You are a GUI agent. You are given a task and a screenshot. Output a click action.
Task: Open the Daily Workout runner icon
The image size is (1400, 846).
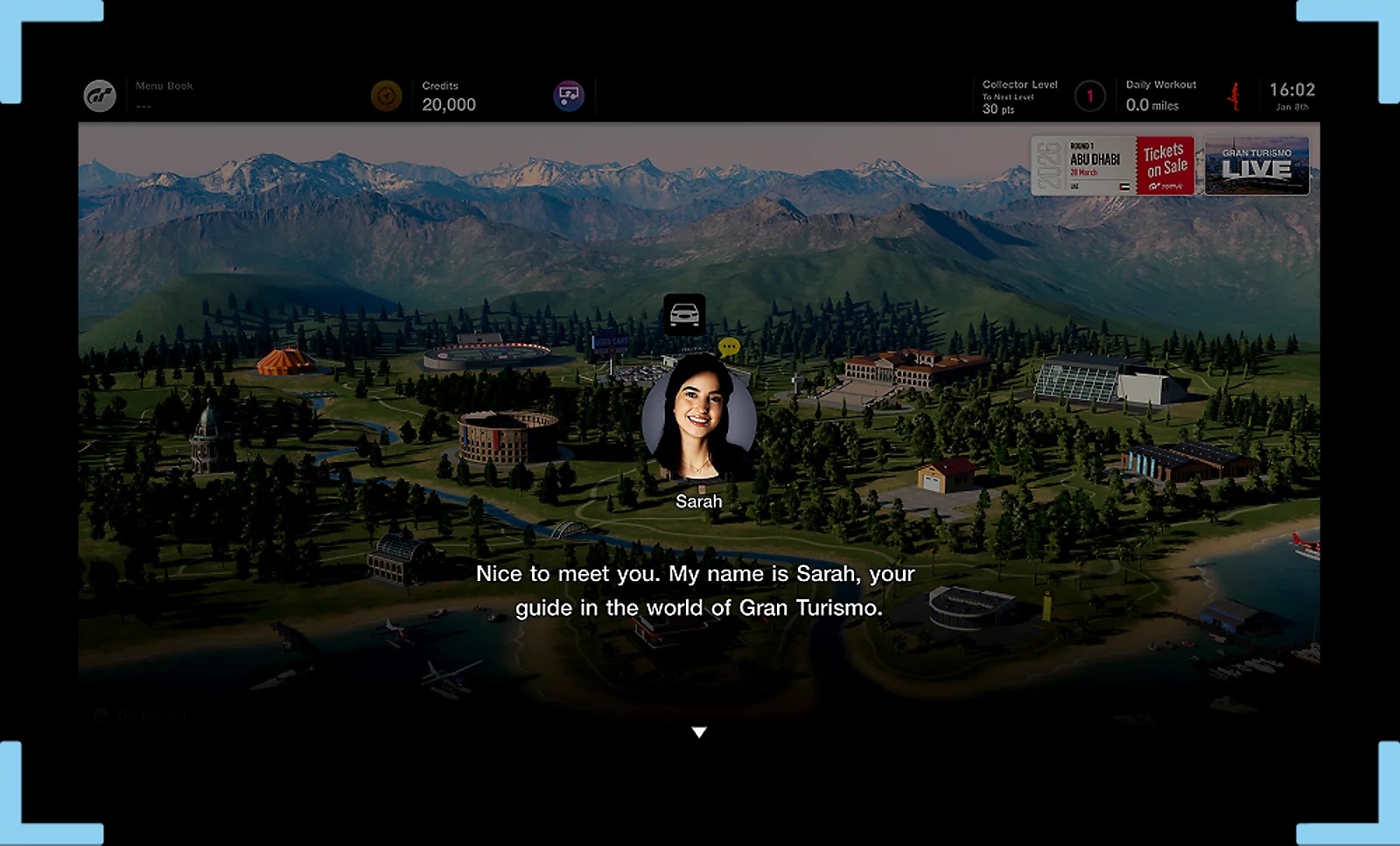point(1234,96)
